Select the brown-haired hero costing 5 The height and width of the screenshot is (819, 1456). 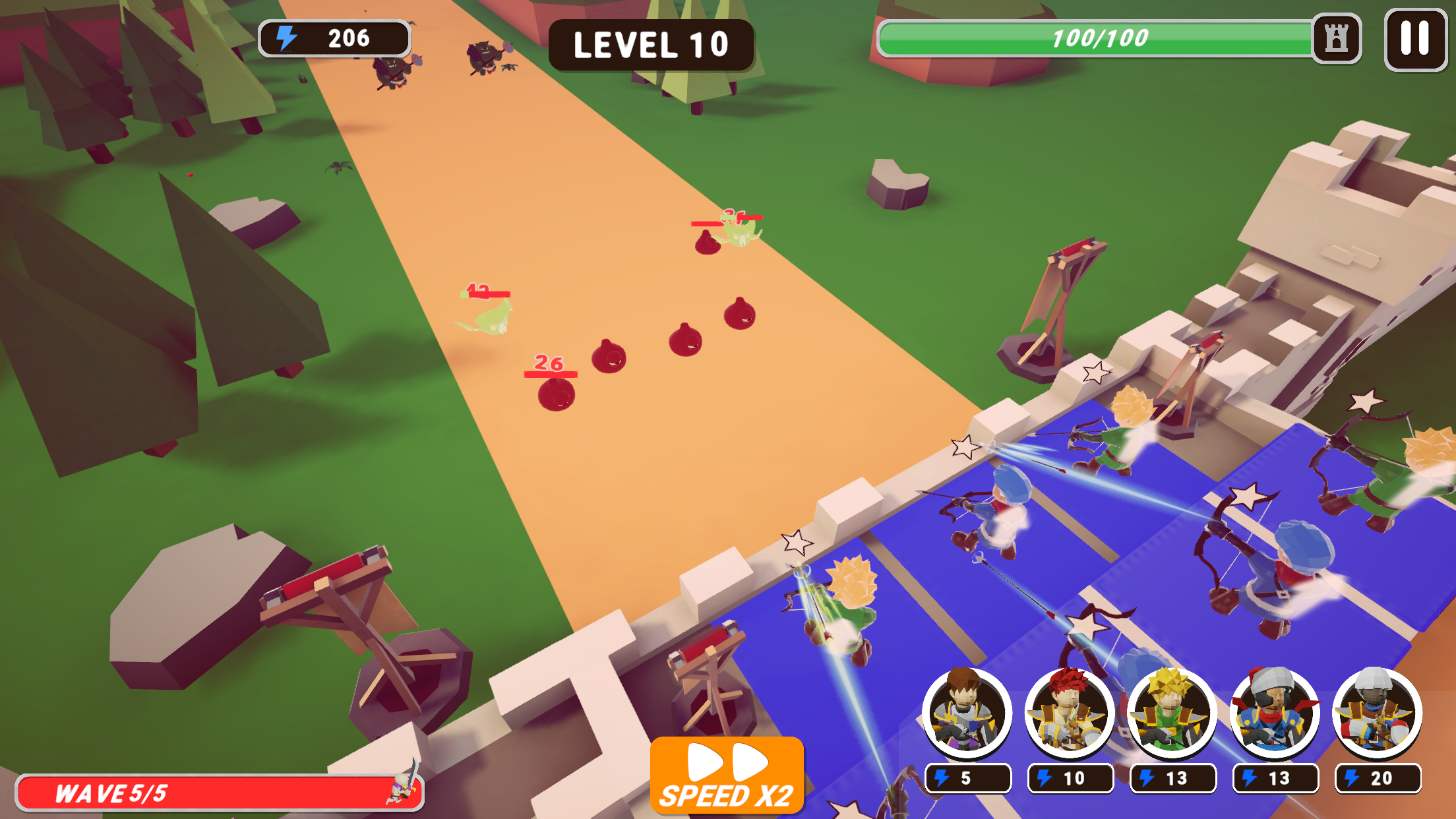(x=967, y=713)
